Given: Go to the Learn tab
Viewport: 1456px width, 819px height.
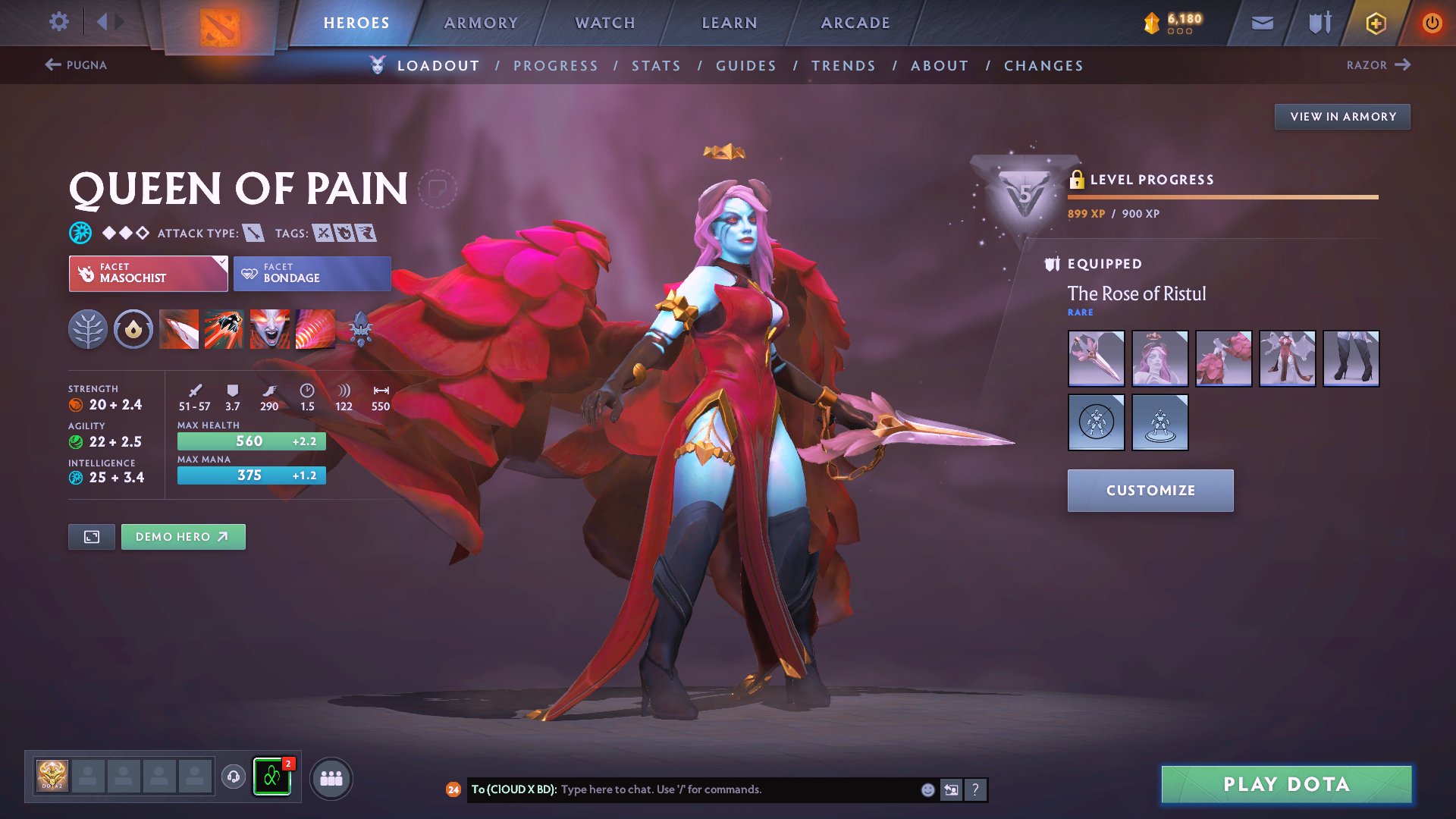Looking at the screenshot, I should pos(730,23).
